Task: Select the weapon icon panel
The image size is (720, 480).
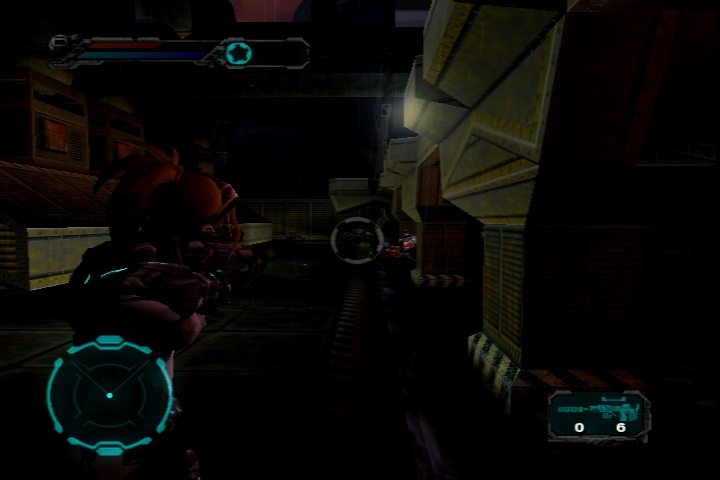Action: 598,415
